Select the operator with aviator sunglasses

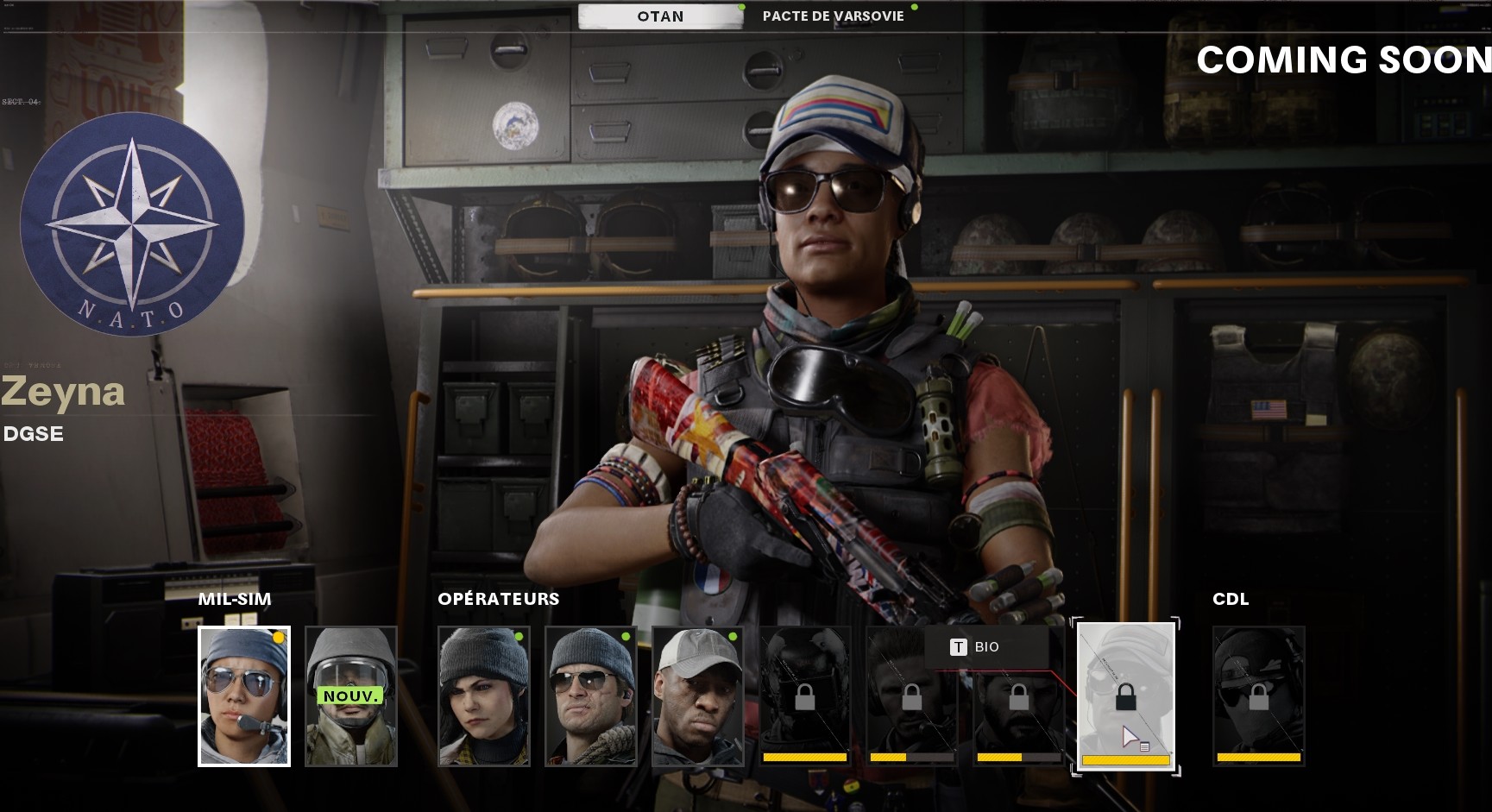click(592, 697)
